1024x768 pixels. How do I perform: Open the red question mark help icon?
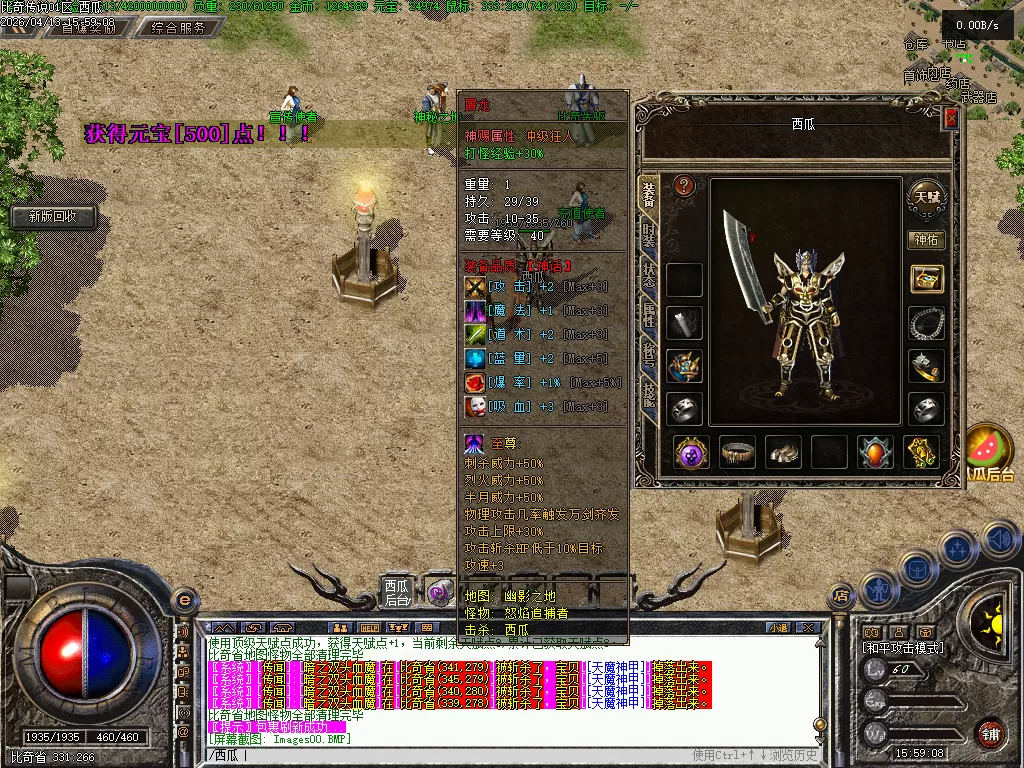(x=684, y=186)
